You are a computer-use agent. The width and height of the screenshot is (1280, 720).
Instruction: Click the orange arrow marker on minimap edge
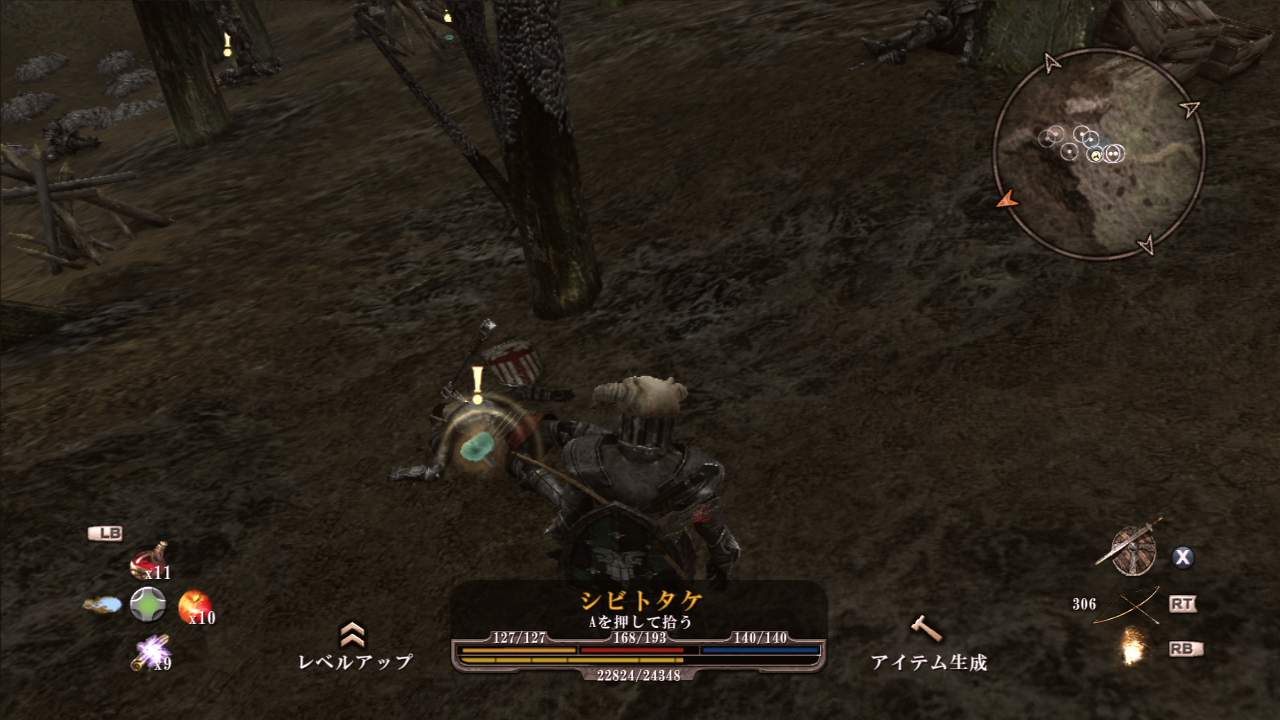[1007, 200]
